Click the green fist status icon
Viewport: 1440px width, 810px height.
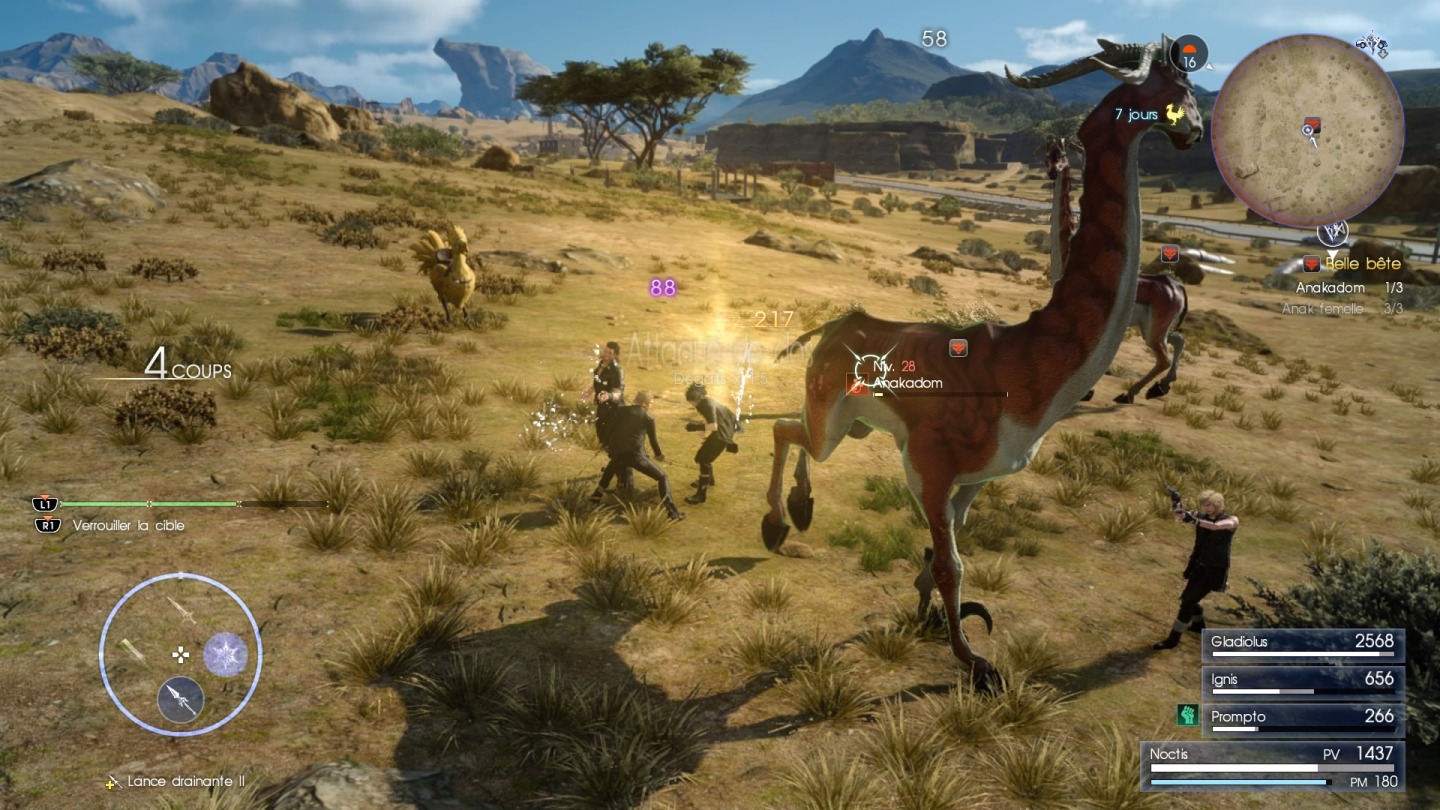1187,715
